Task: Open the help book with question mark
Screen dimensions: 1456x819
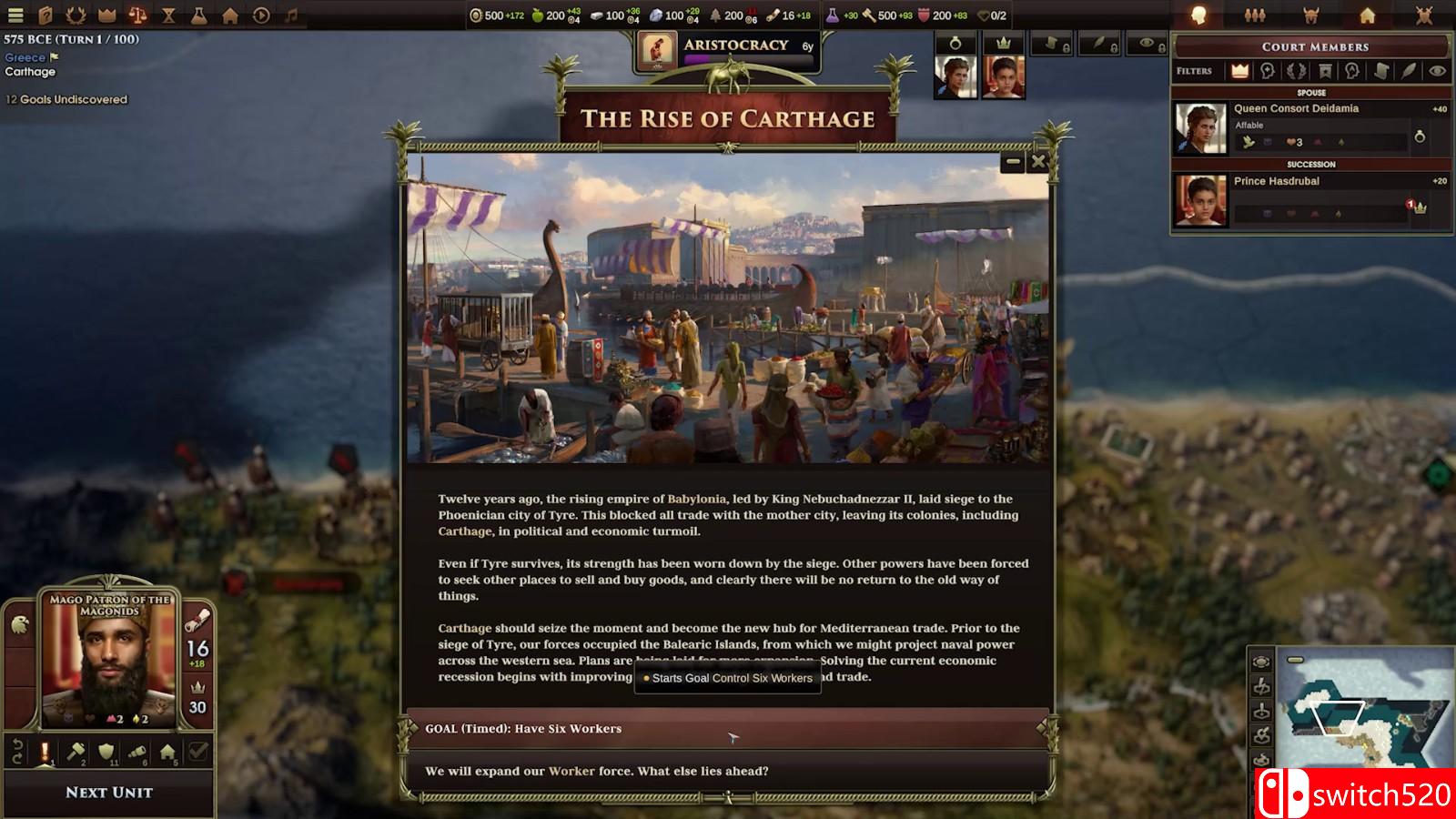Action: tap(45, 15)
